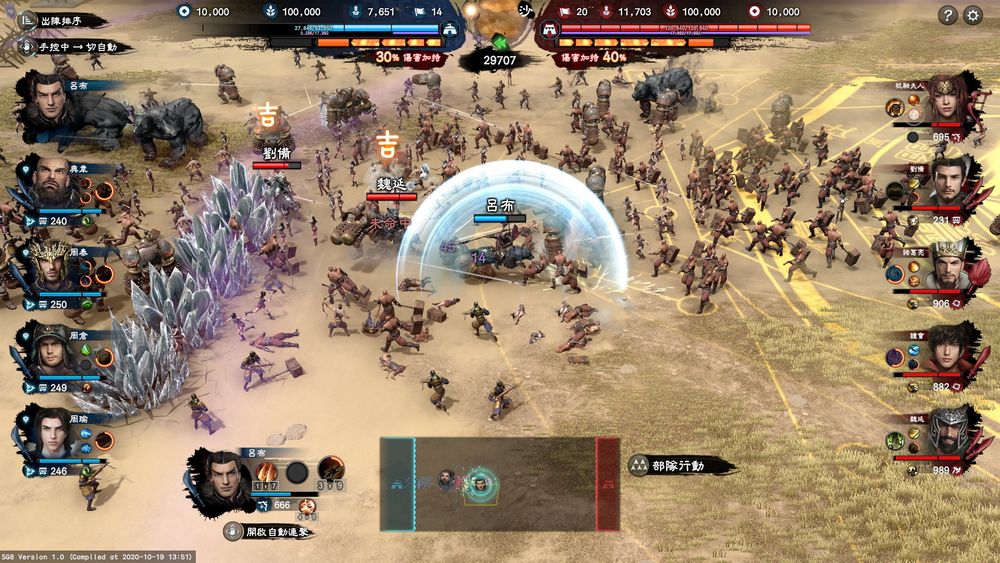
Task: Enable 開啟自動連擊 auto combo
Action: coord(270,532)
